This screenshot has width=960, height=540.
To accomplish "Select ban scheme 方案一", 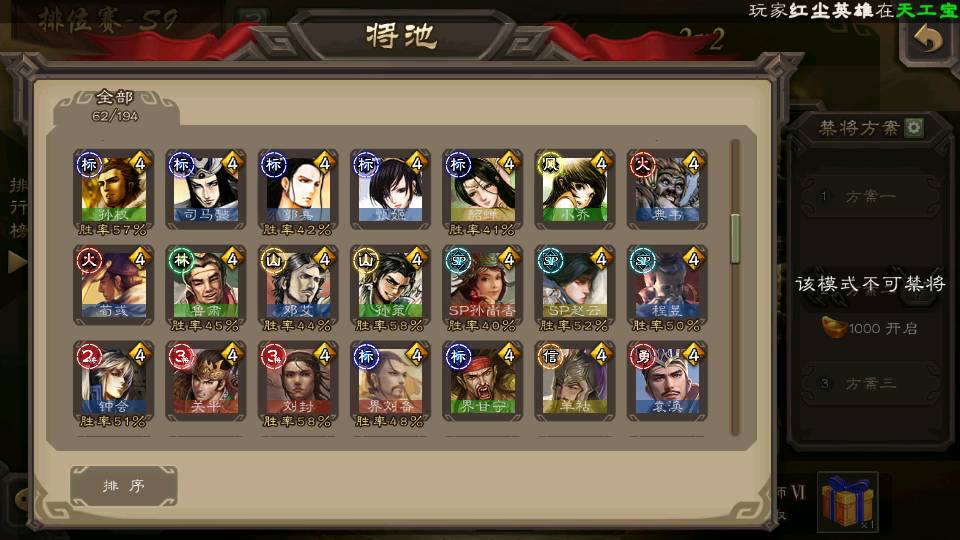I will pyautogui.click(x=867, y=197).
